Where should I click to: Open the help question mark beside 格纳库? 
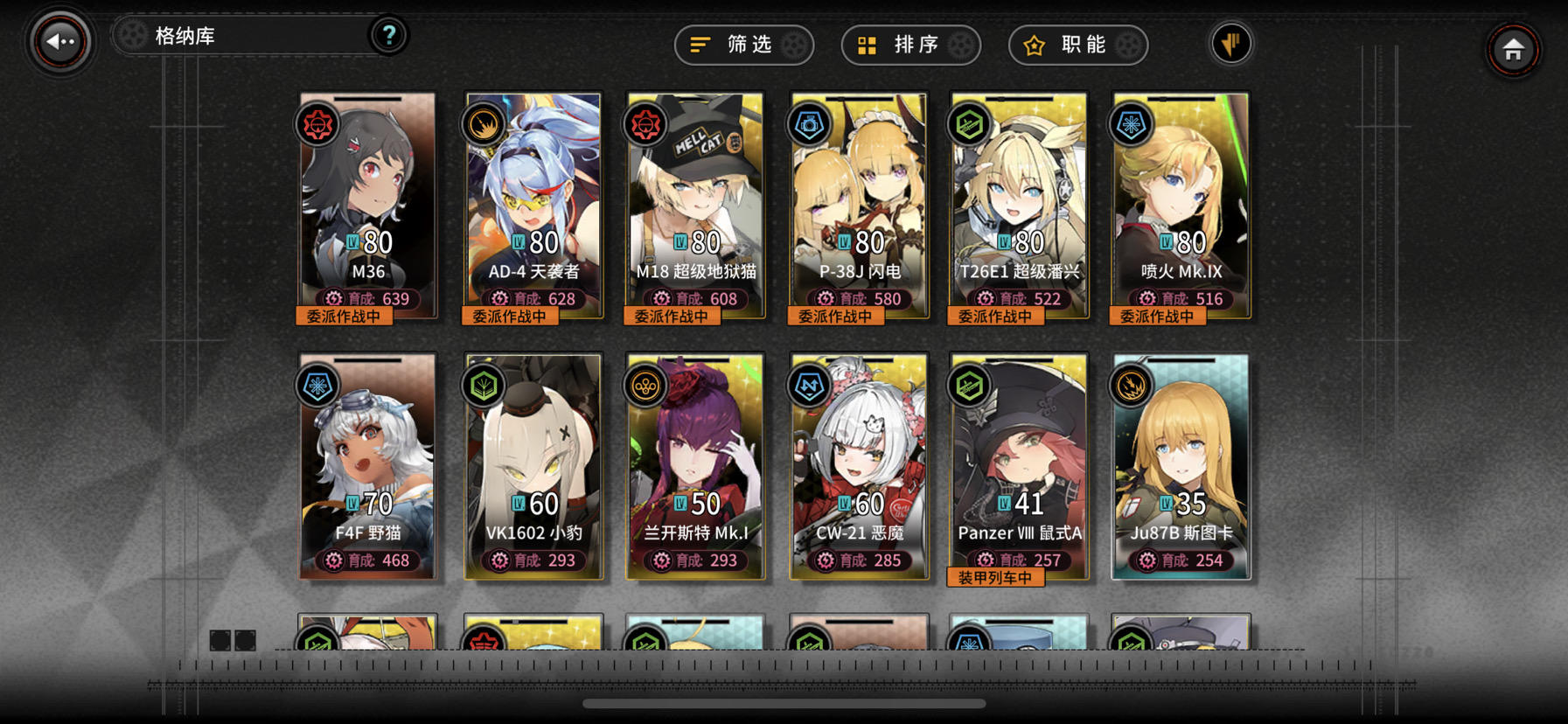click(x=388, y=36)
